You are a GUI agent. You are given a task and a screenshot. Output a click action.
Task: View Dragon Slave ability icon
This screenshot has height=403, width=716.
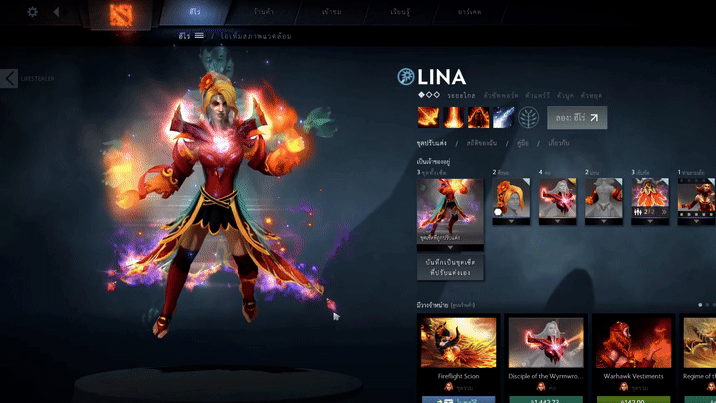(427, 118)
